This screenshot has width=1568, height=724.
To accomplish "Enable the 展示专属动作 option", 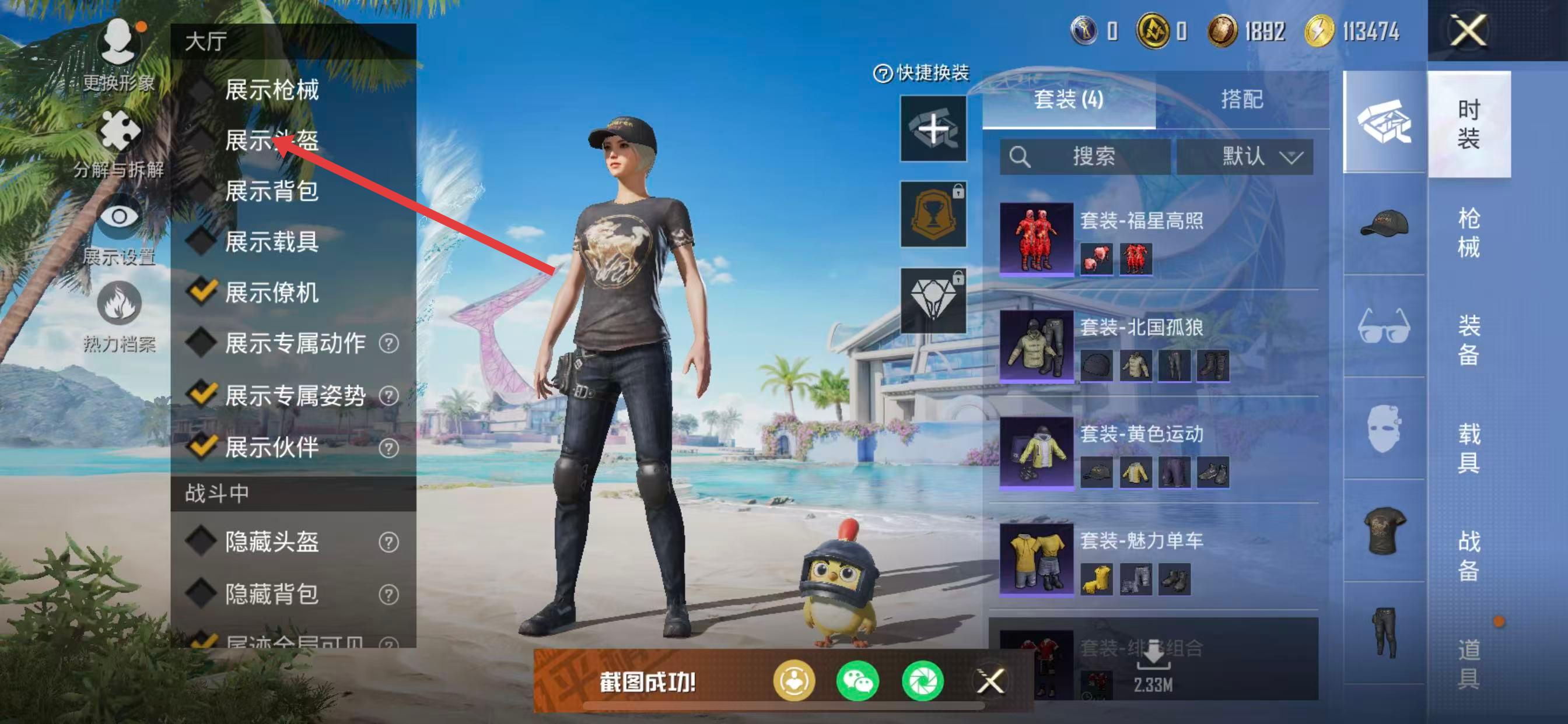I will [202, 344].
